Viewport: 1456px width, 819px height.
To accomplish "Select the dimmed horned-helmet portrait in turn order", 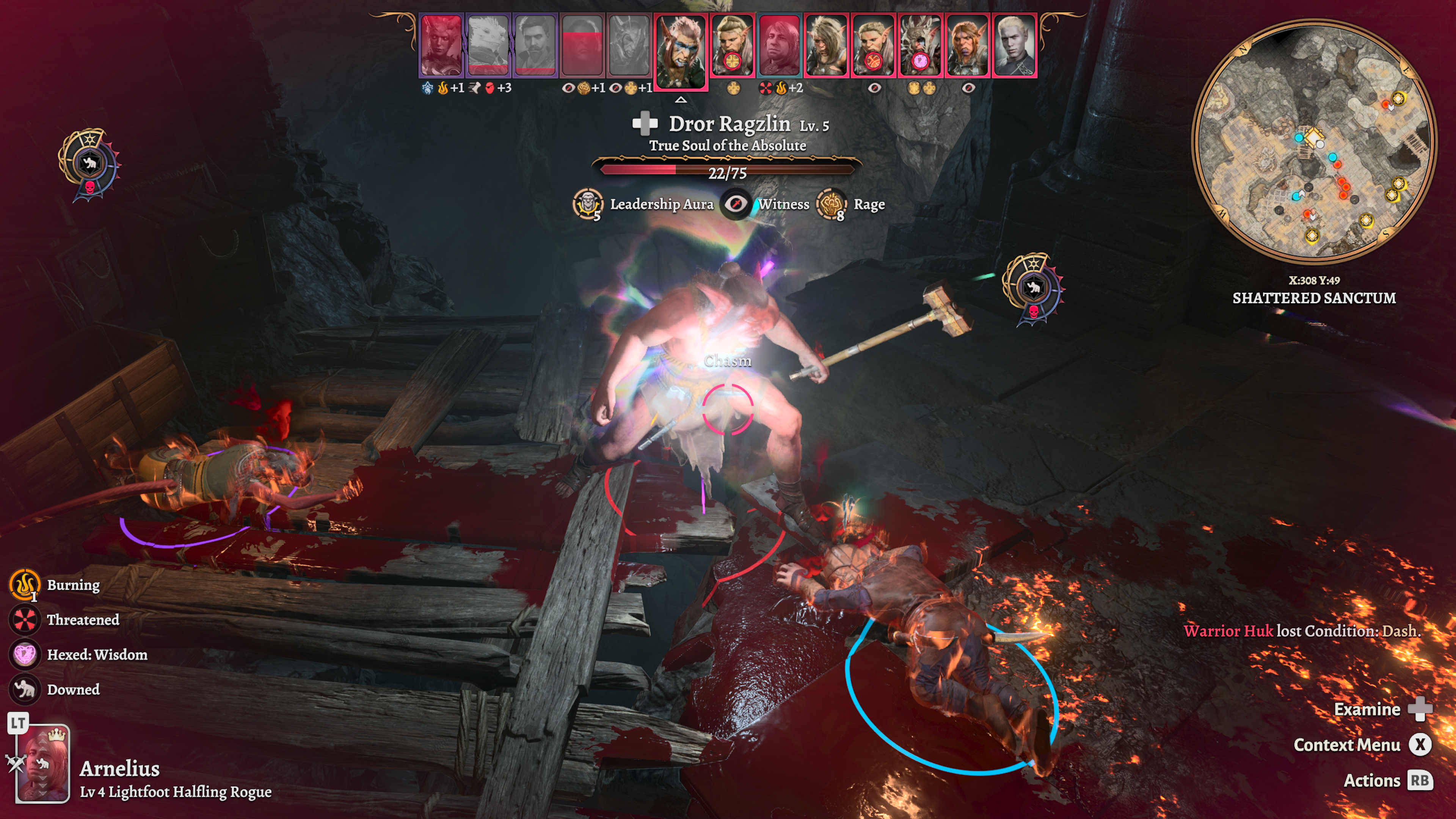I will (629, 45).
